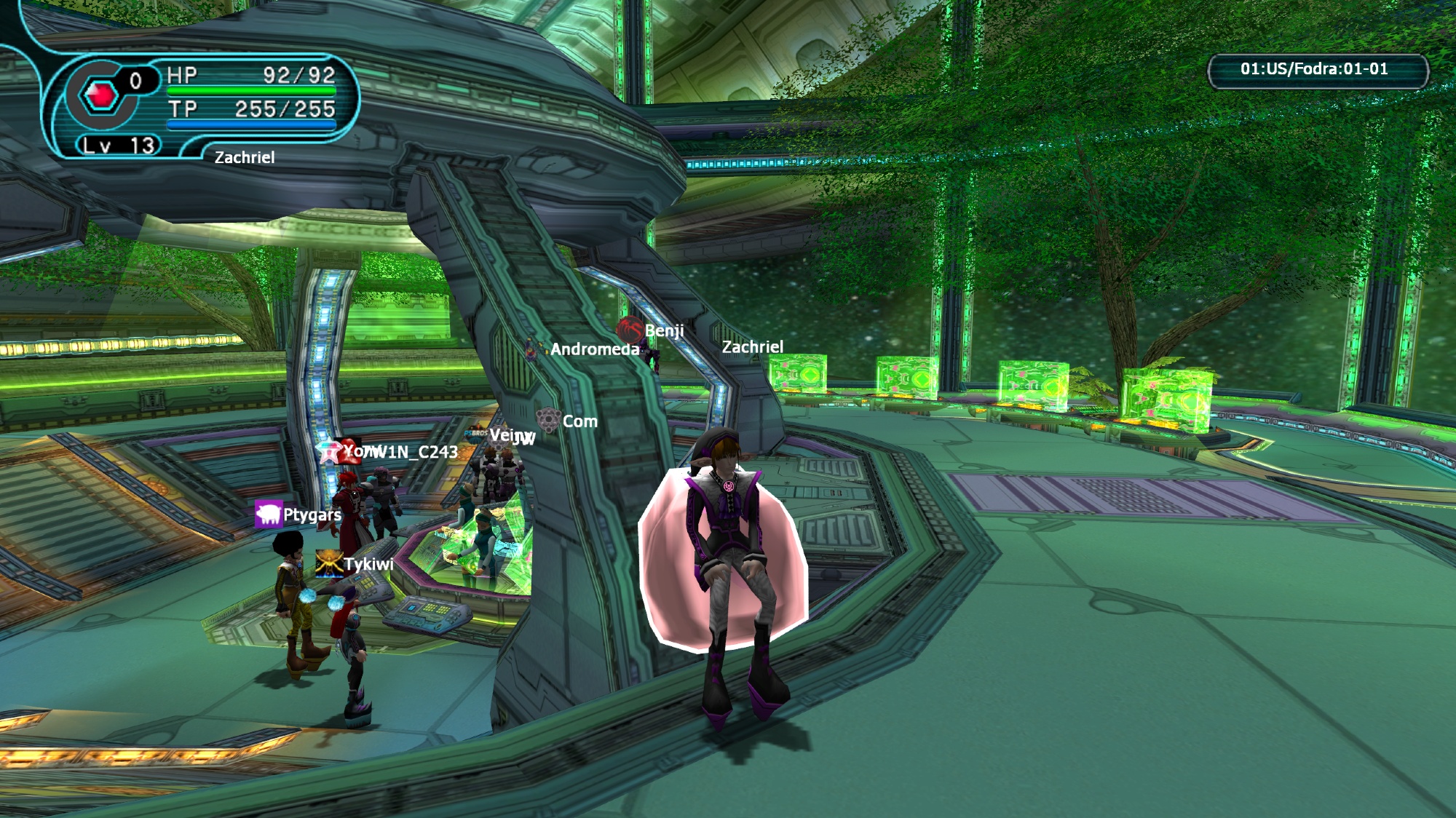The width and height of the screenshot is (1456, 818).
Task: Choose the Tykiwi player name tag
Action: (x=368, y=564)
